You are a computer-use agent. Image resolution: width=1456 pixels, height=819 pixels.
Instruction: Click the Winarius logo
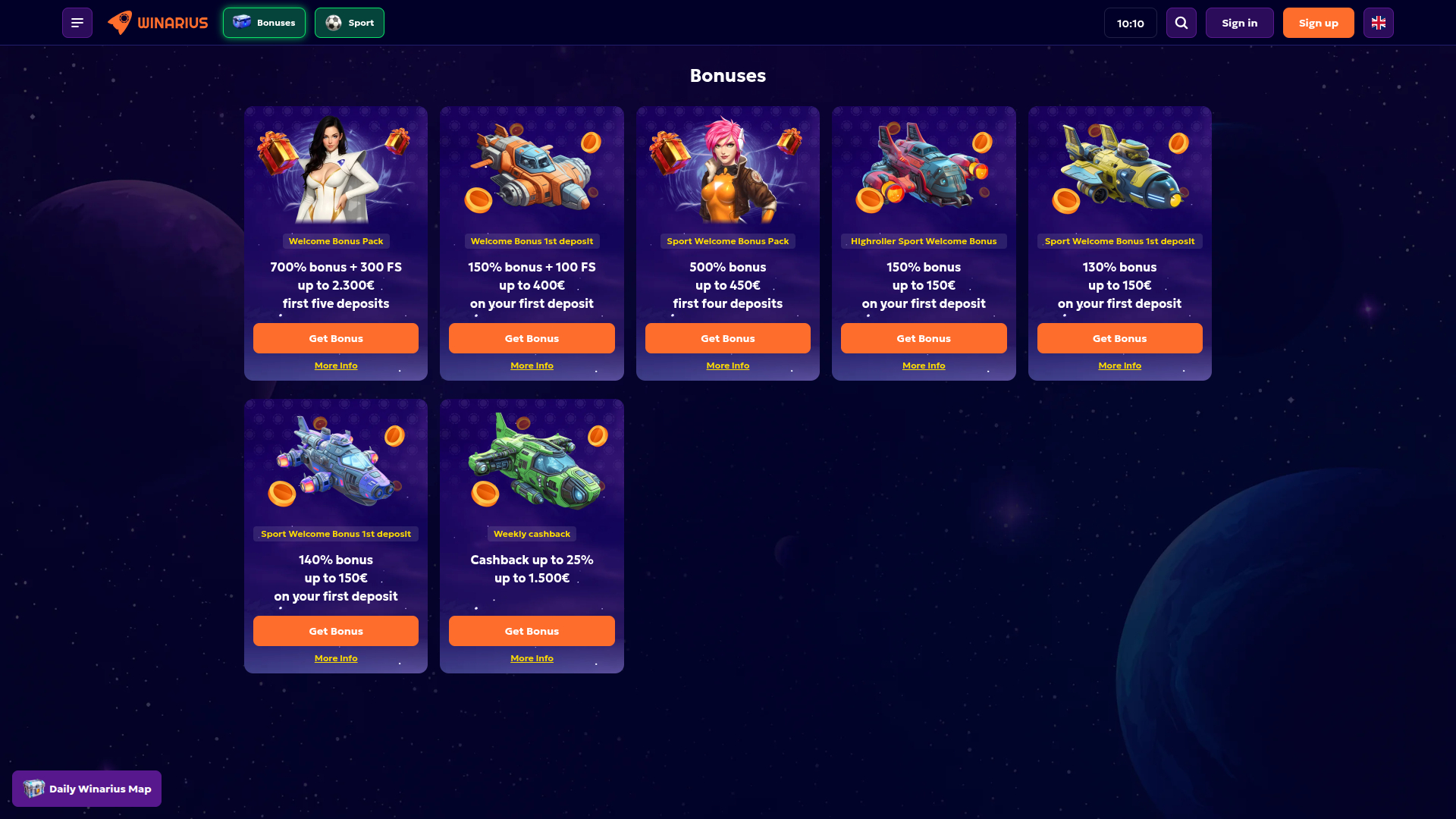coord(157,22)
